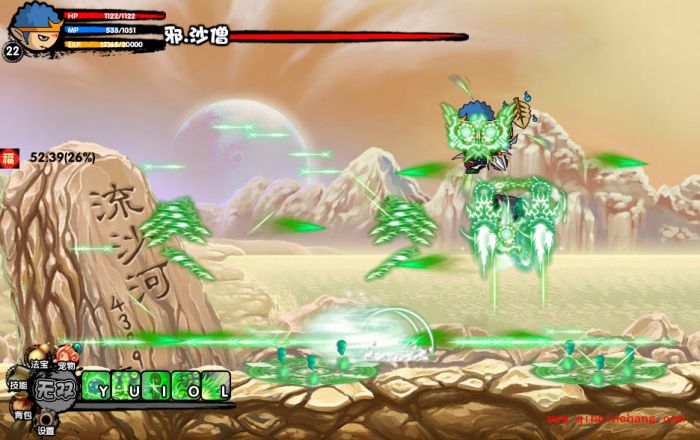
Task: Open the 宠物 pet menu
Action: click(x=66, y=357)
